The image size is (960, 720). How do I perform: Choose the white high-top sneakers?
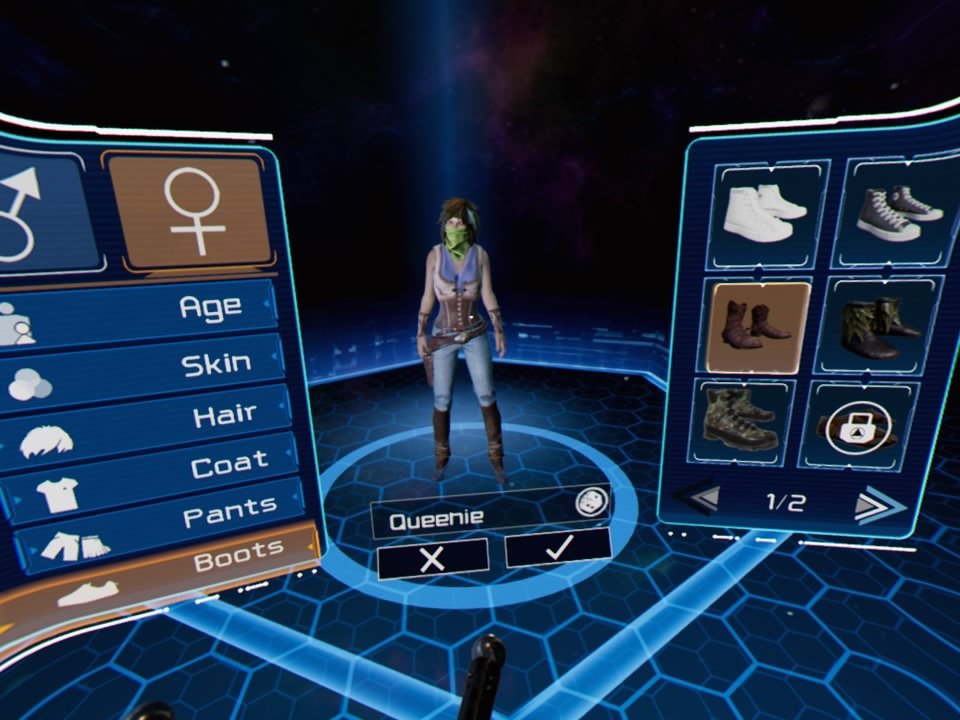pyautogui.click(x=763, y=214)
